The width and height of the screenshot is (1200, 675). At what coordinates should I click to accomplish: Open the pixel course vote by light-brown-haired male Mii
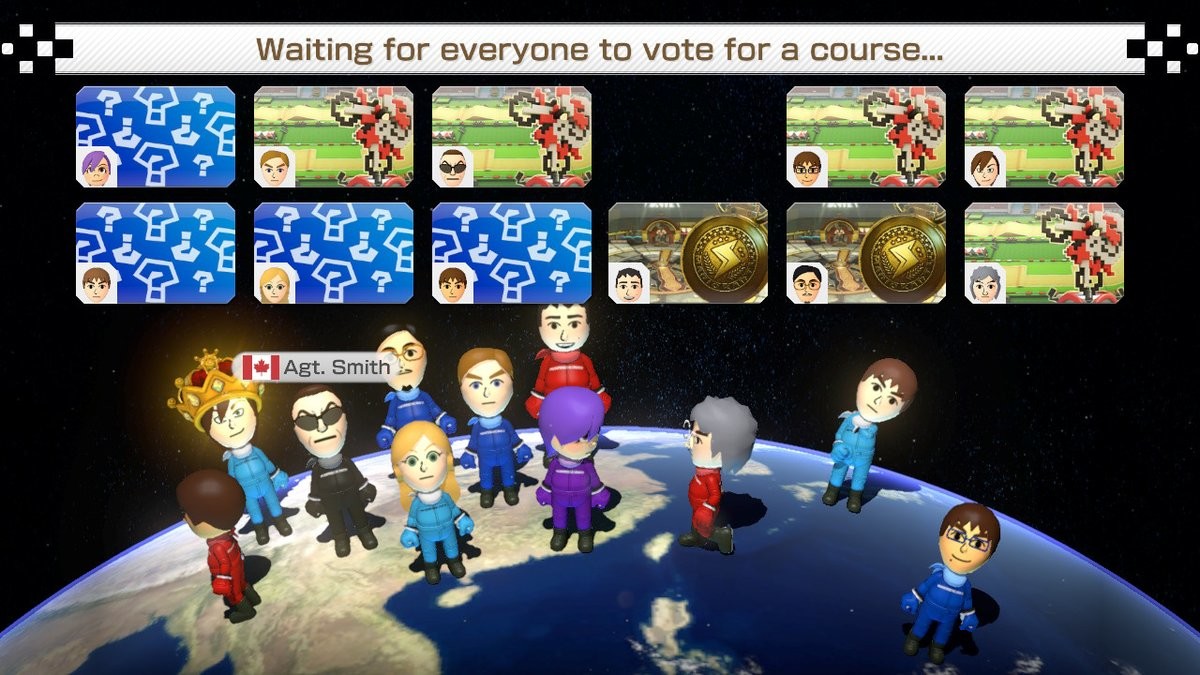[x=334, y=137]
